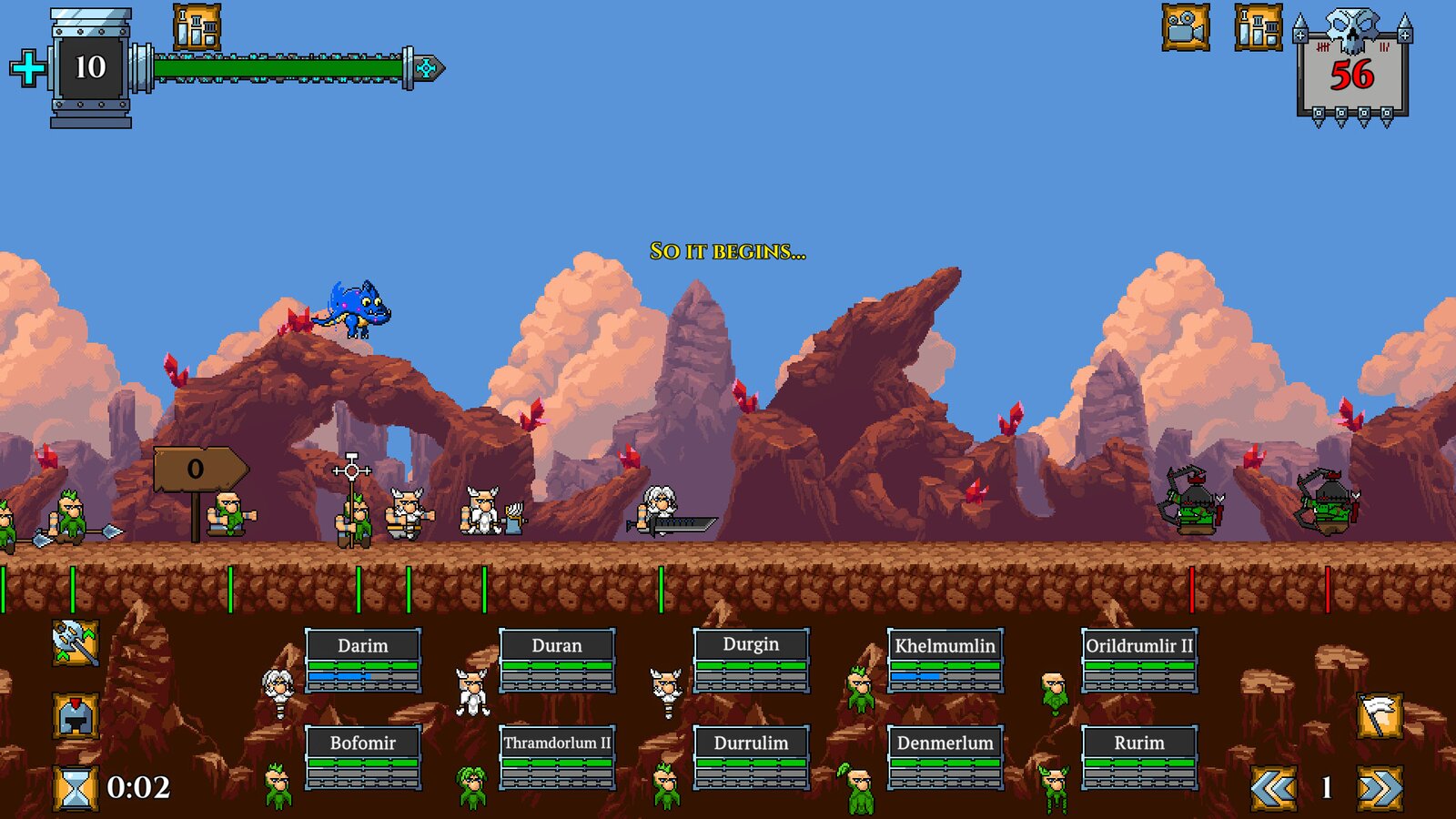Select the Duran unit card
Viewport: 1456px width, 819px height.
(x=556, y=660)
